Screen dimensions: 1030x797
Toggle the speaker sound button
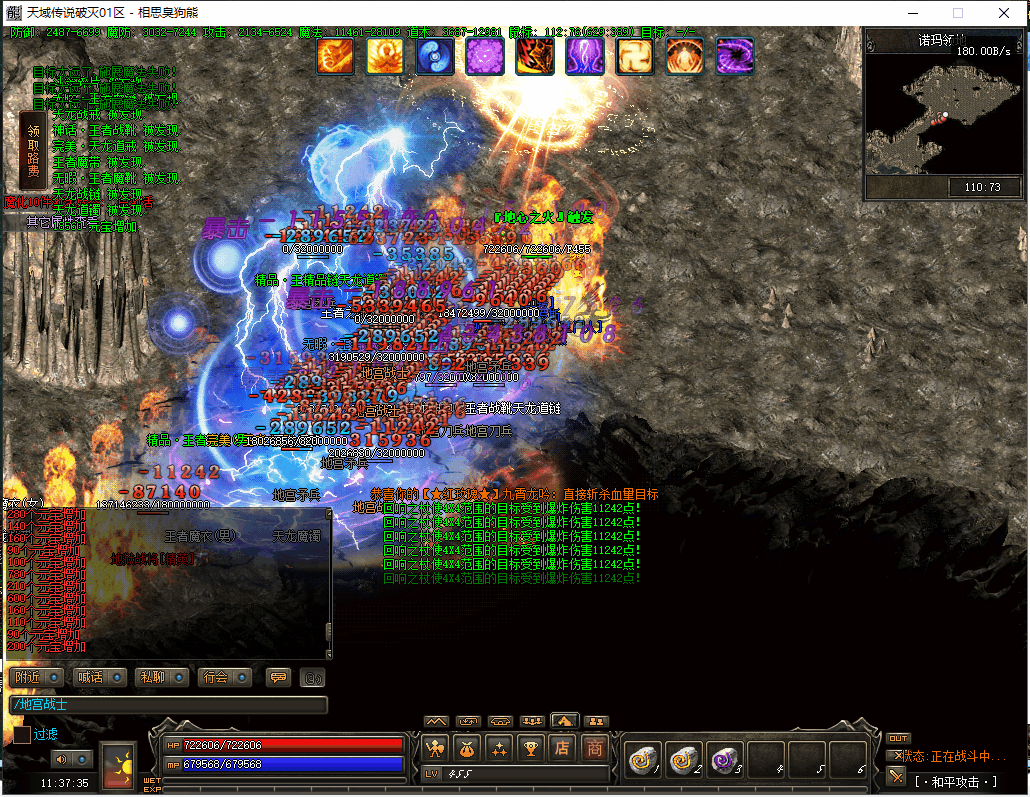(x=62, y=759)
